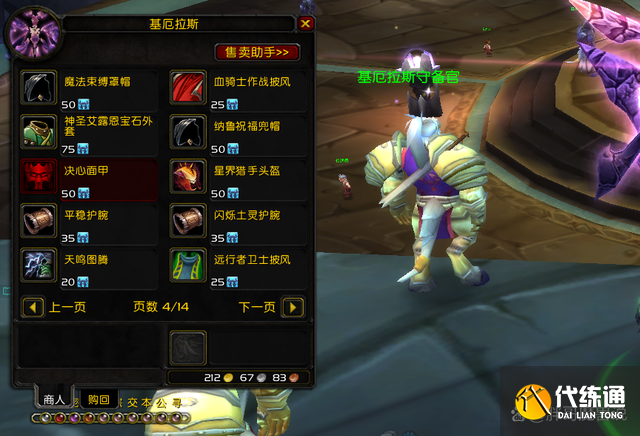Close the 基厄拉斯 merchant window
The height and width of the screenshot is (436, 640).
[x=306, y=23]
